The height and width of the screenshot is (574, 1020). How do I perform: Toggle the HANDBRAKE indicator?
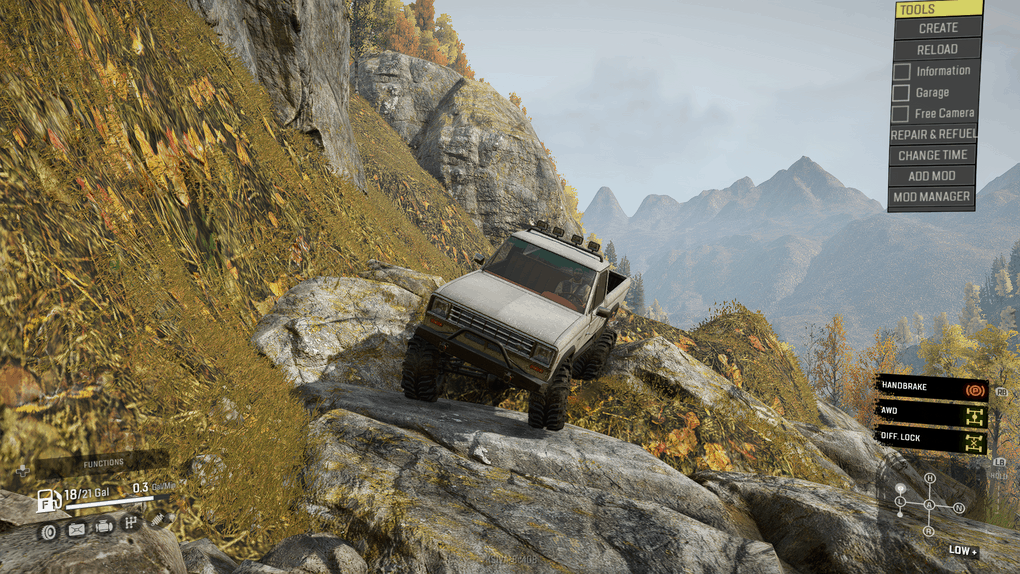point(931,386)
